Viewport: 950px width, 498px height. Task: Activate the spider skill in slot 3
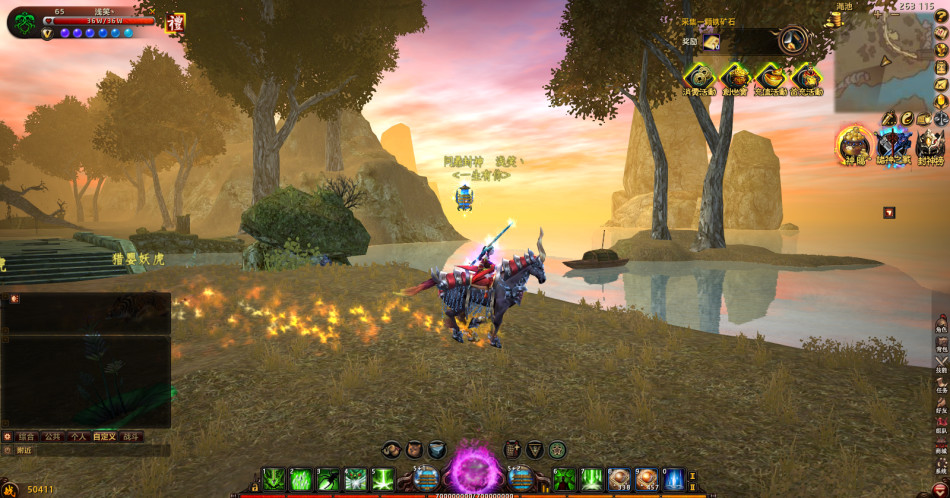point(328,481)
